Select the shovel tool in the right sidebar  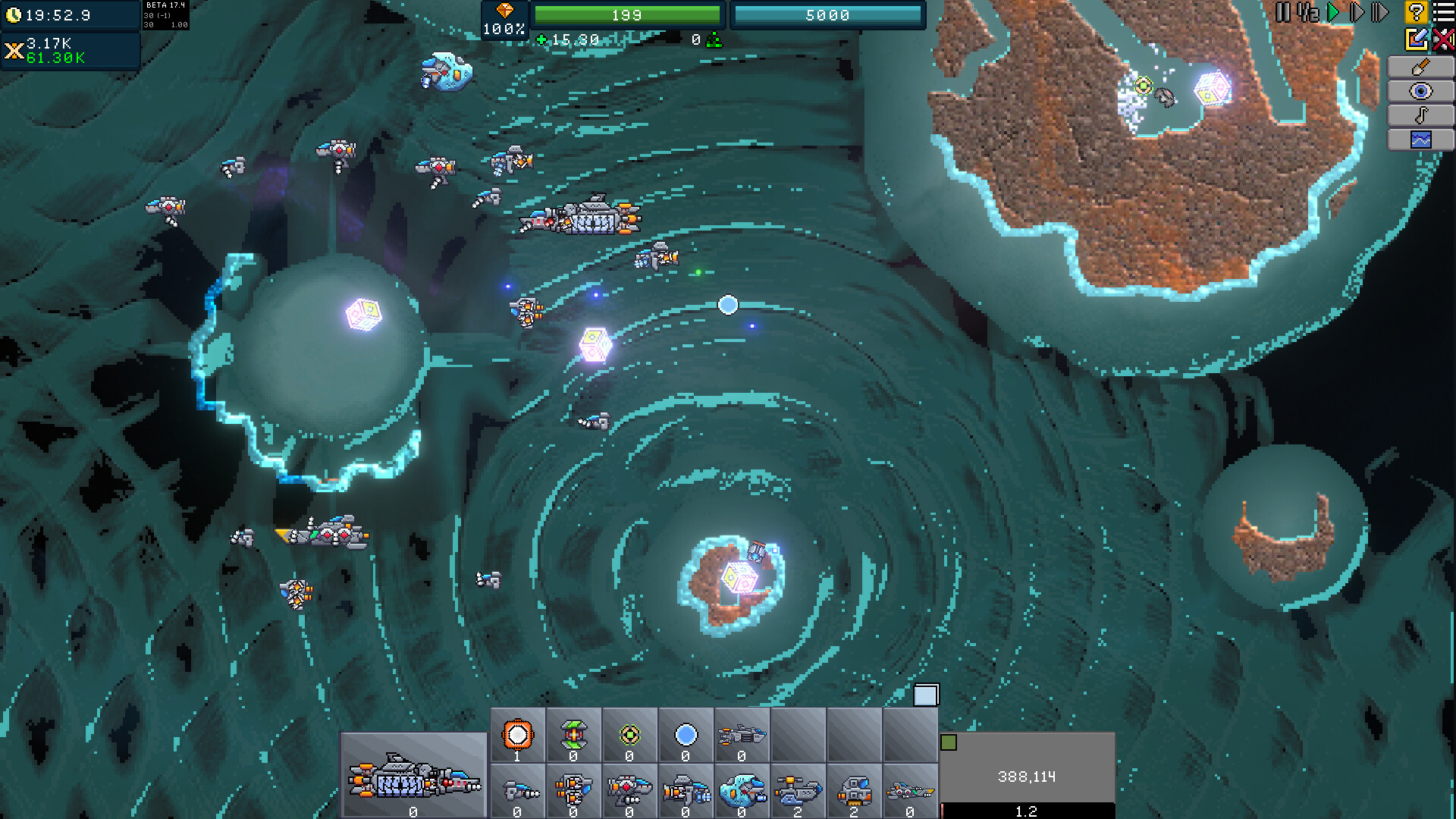coord(1421,66)
